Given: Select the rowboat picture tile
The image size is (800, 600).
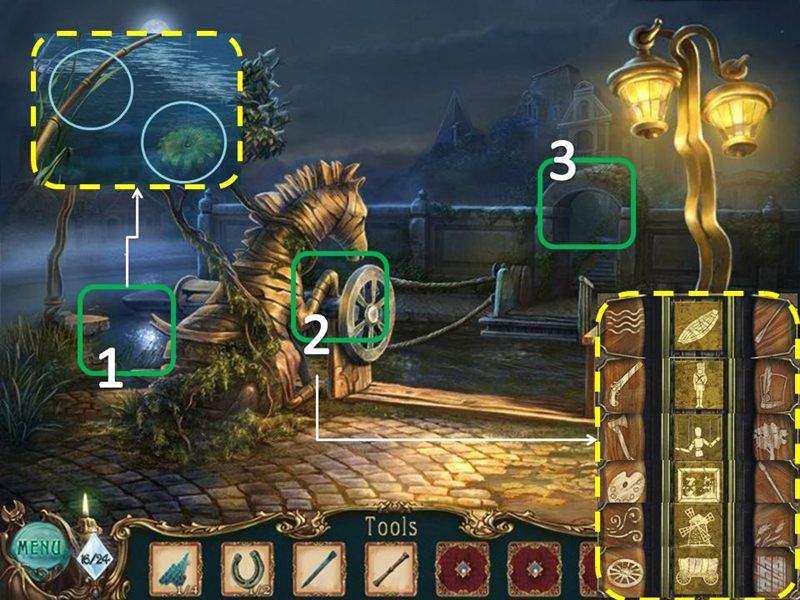Looking at the screenshot, I should pyautogui.click(x=699, y=327).
